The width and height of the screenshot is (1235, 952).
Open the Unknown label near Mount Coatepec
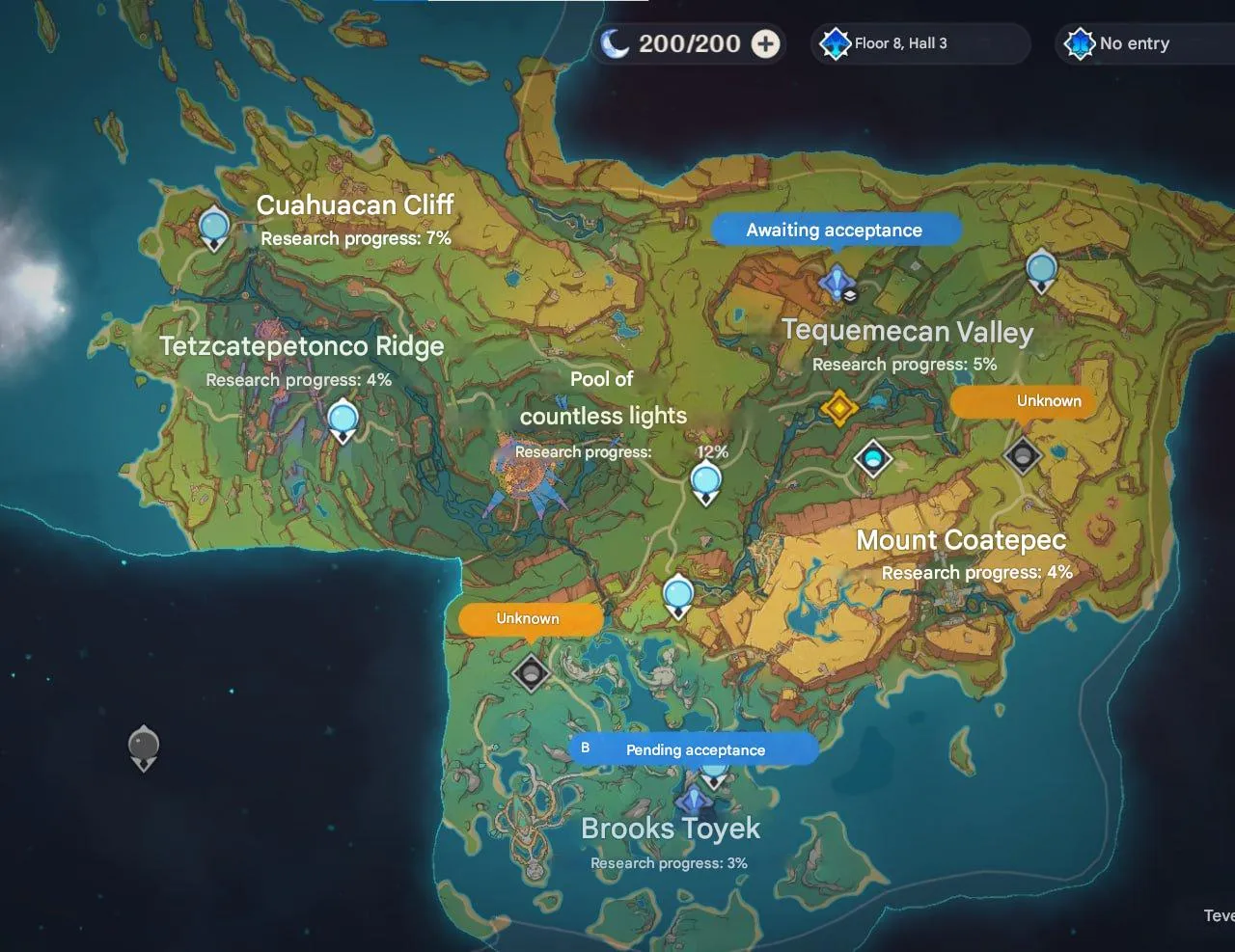[x=1025, y=401]
